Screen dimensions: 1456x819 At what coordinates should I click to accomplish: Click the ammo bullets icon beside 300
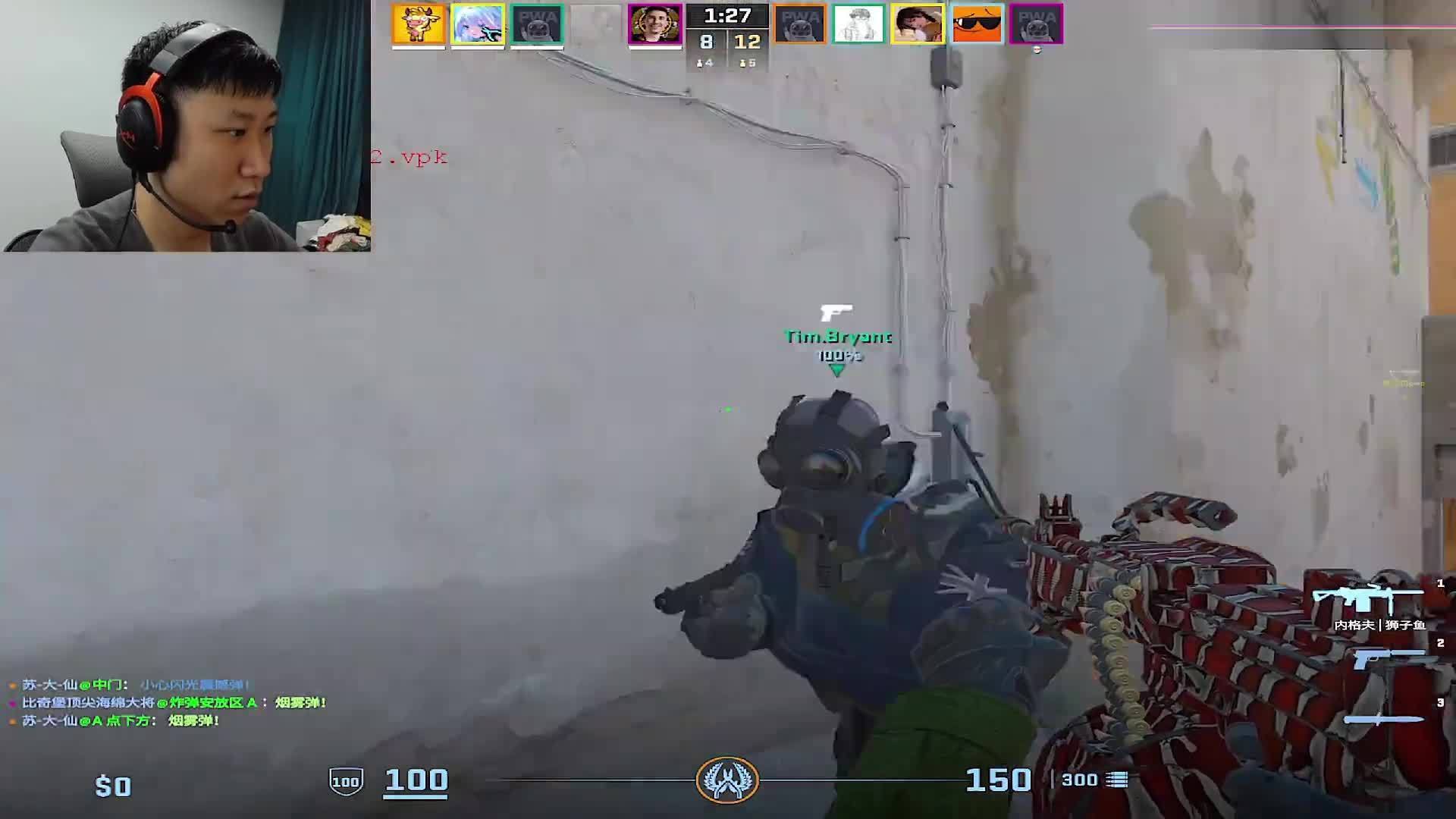tap(1113, 779)
